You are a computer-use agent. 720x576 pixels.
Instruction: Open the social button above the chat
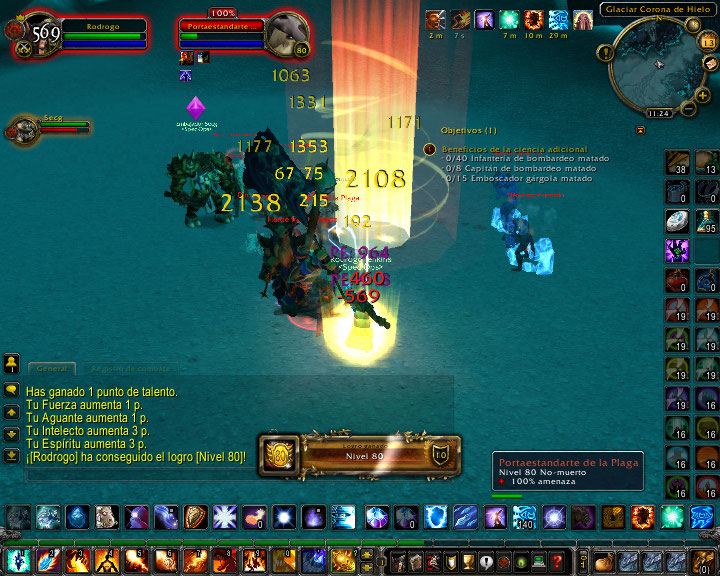pos(11,361)
